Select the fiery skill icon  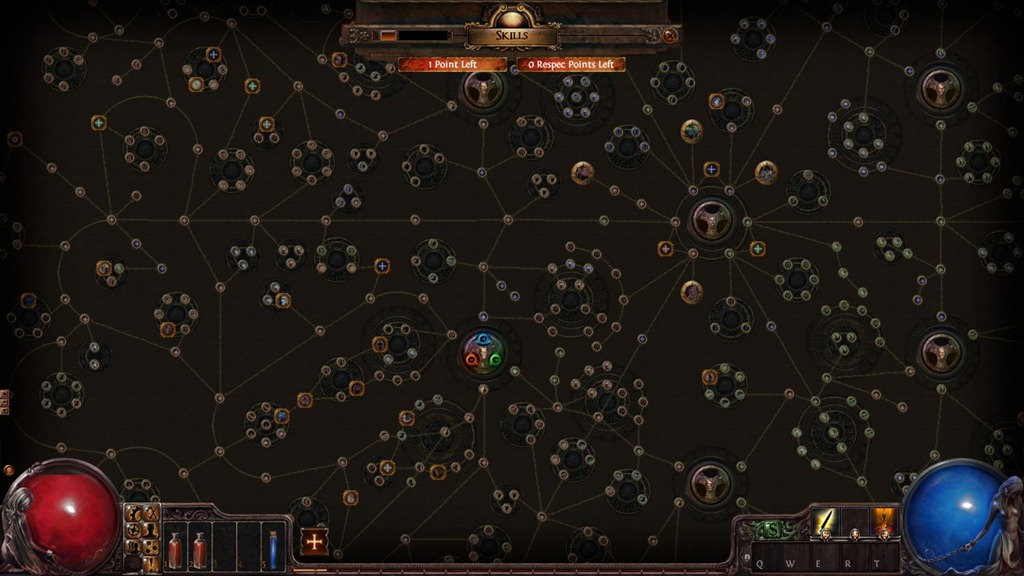[x=884, y=521]
